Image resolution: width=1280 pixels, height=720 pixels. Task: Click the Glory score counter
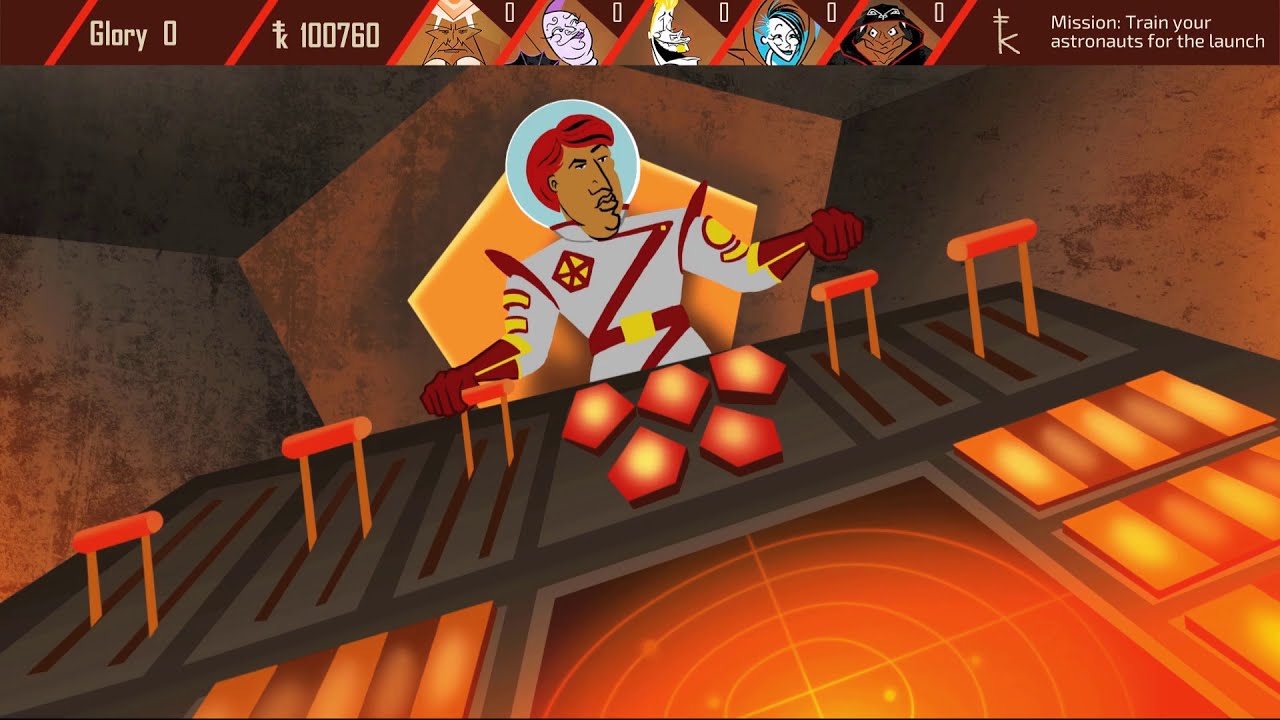(131, 33)
